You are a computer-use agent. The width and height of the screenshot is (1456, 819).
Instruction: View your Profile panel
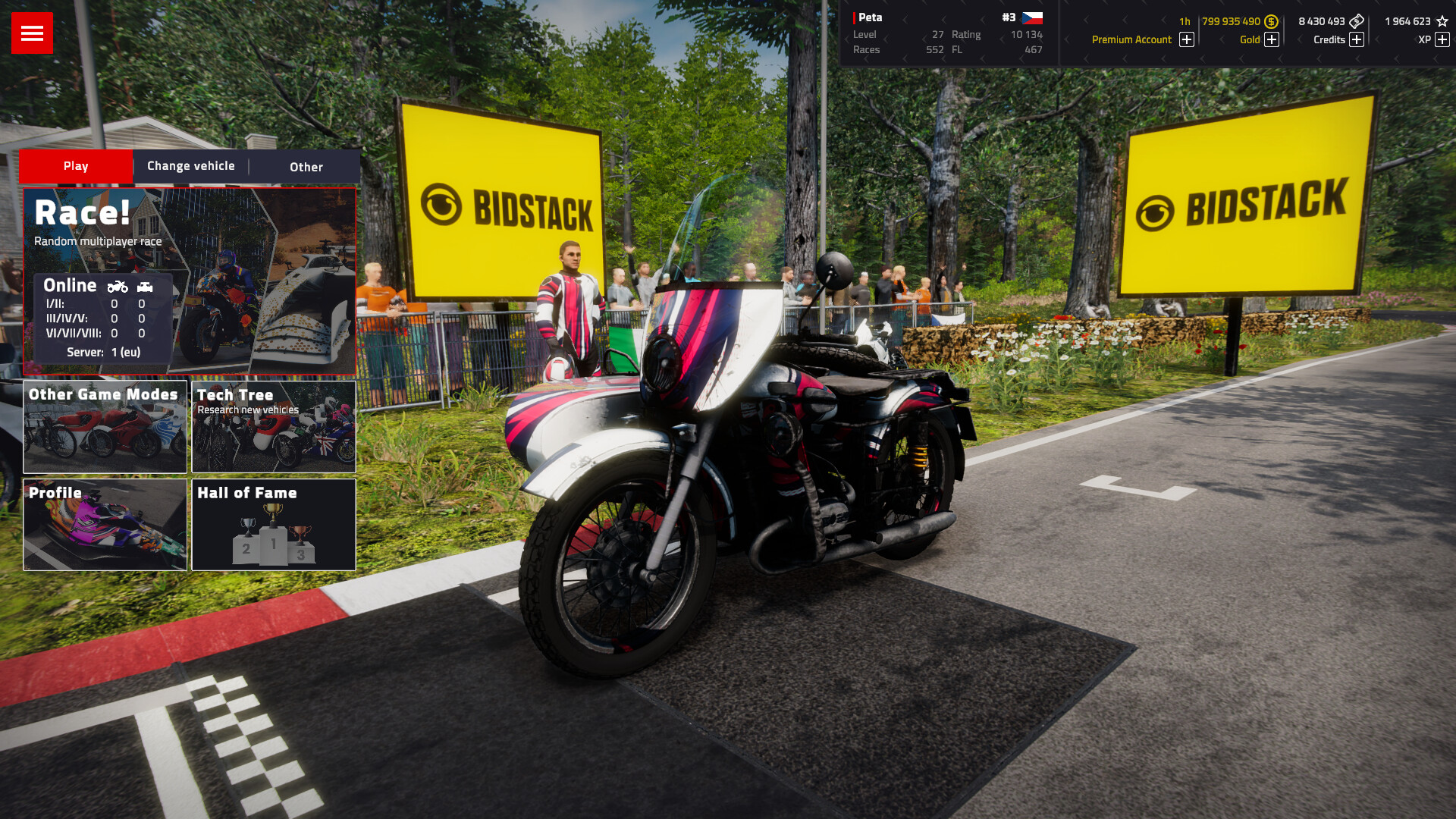point(105,525)
